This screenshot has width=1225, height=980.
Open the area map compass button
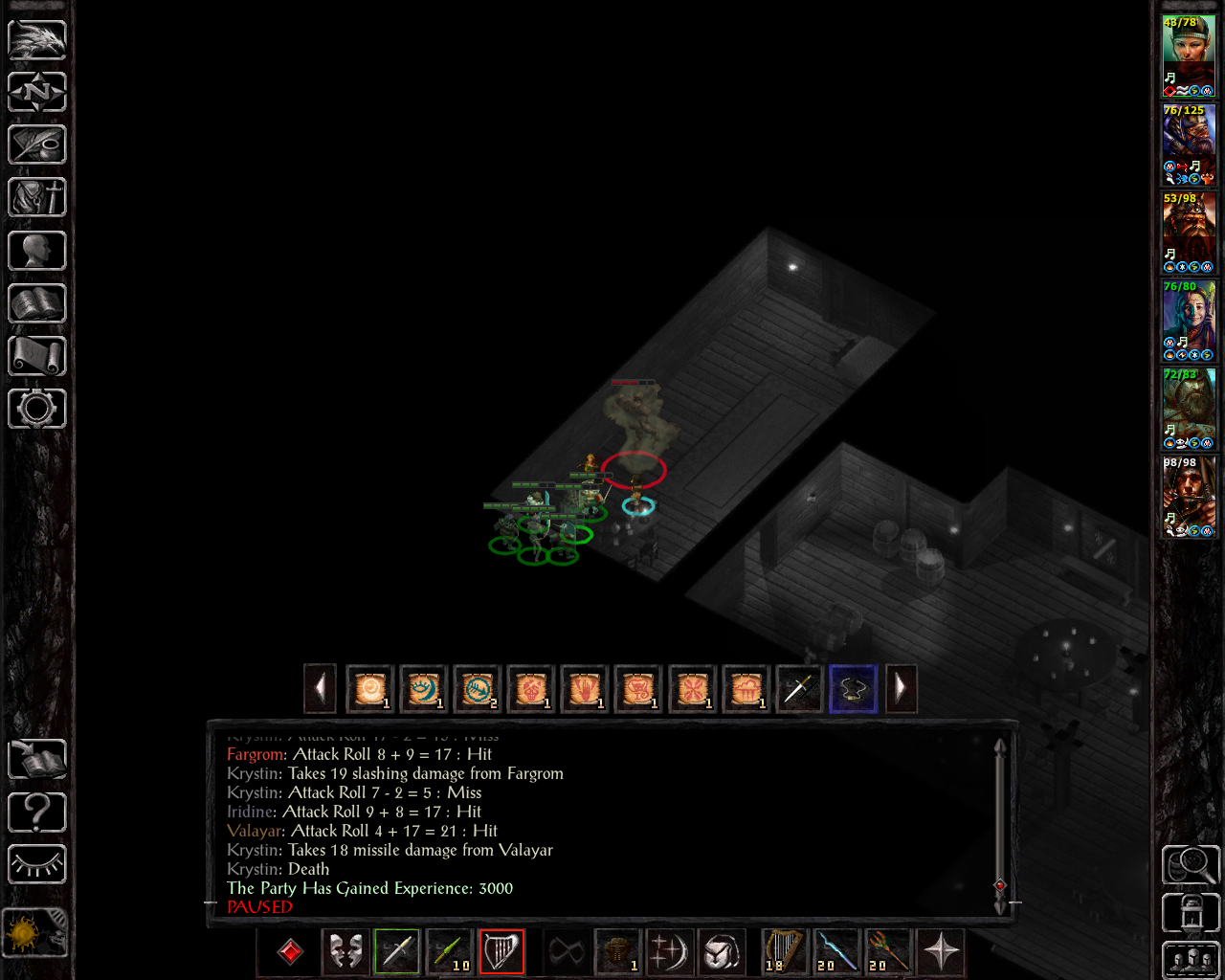37,92
